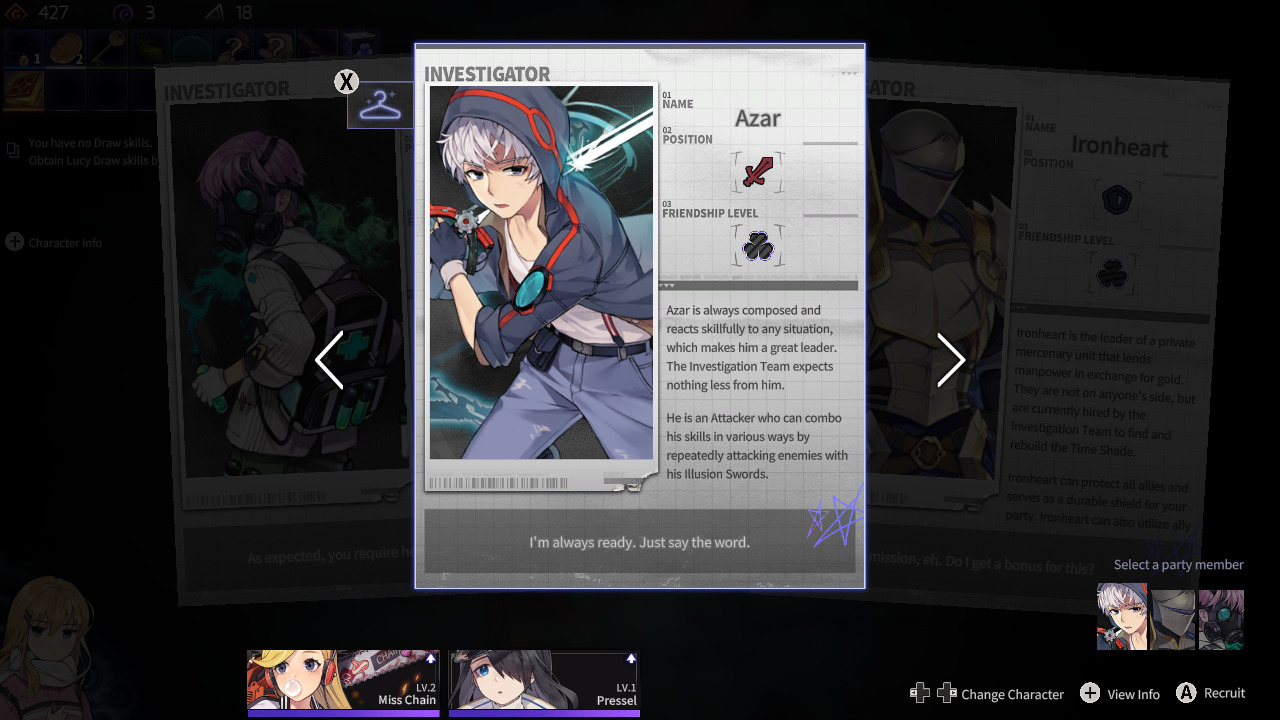This screenshot has width=1280, height=720.
Task: Select the attacker sword icon under Position
Action: tap(758, 172)
